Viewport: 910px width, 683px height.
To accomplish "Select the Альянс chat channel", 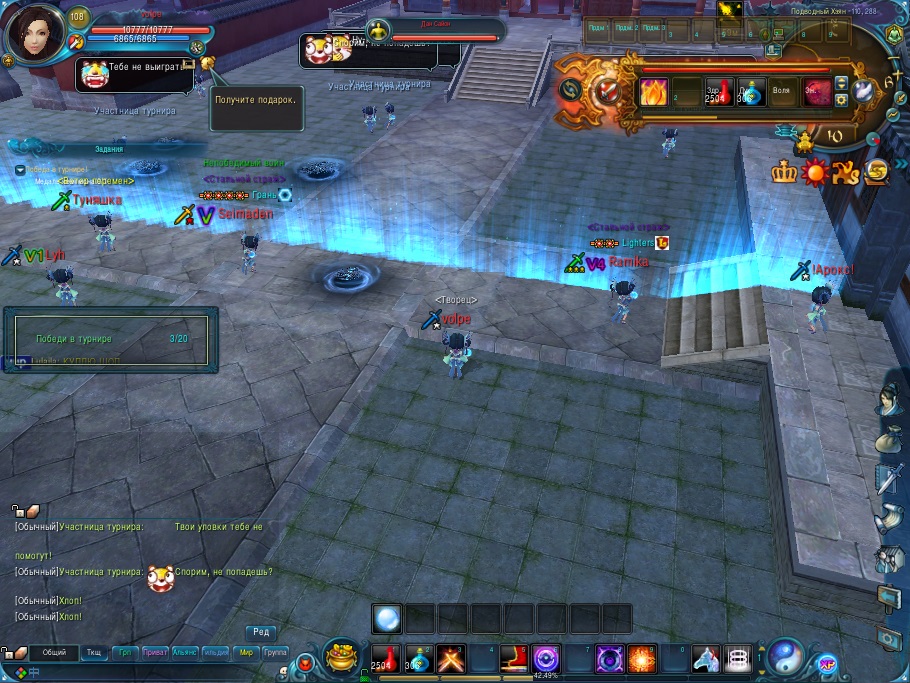I will pyautogui.click(x=185, y=652).
